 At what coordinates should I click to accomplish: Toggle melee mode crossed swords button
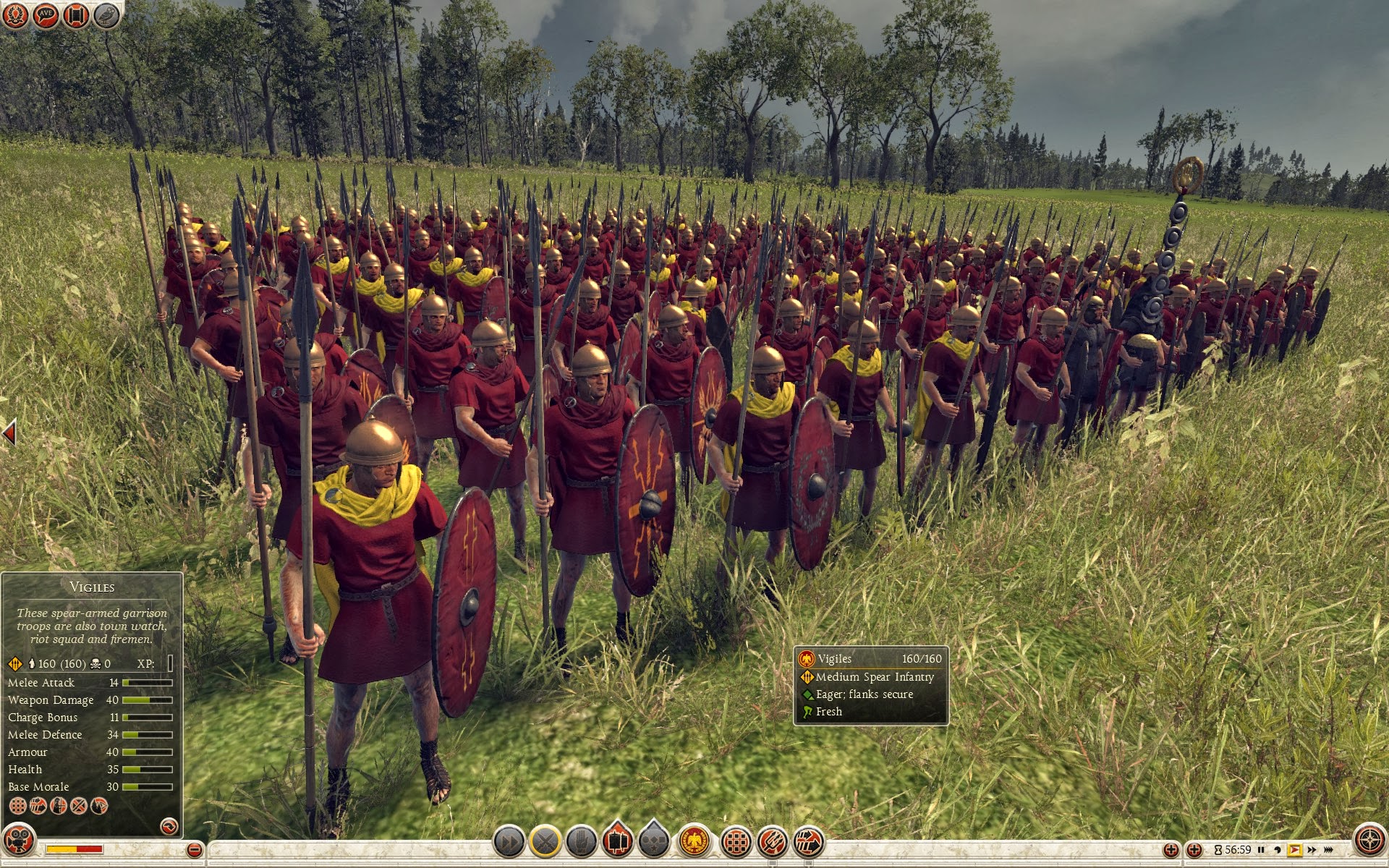point(545,841)
